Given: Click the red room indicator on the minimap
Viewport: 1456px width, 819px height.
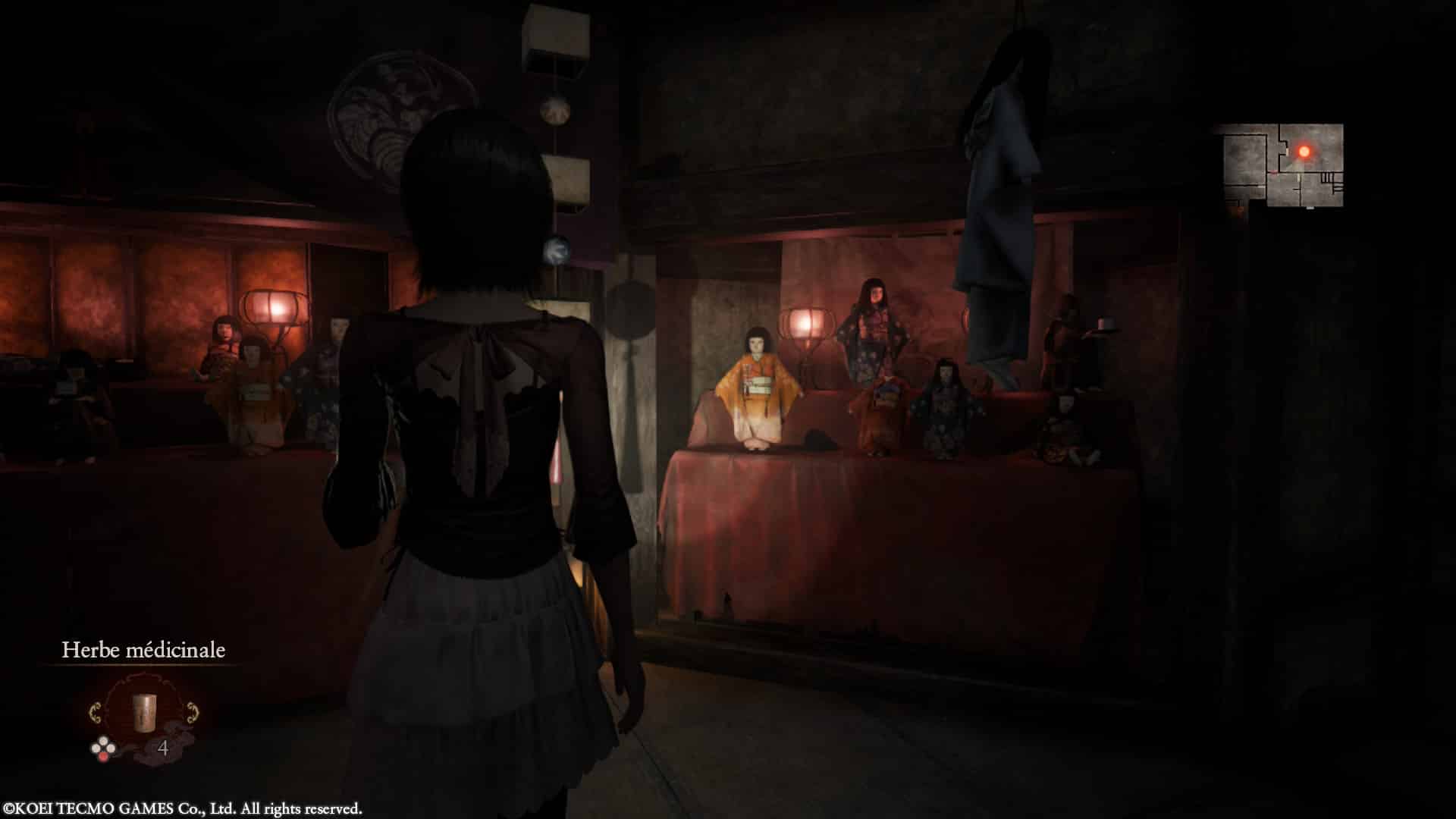Looking at the screenshot, I should (1305, 154).
